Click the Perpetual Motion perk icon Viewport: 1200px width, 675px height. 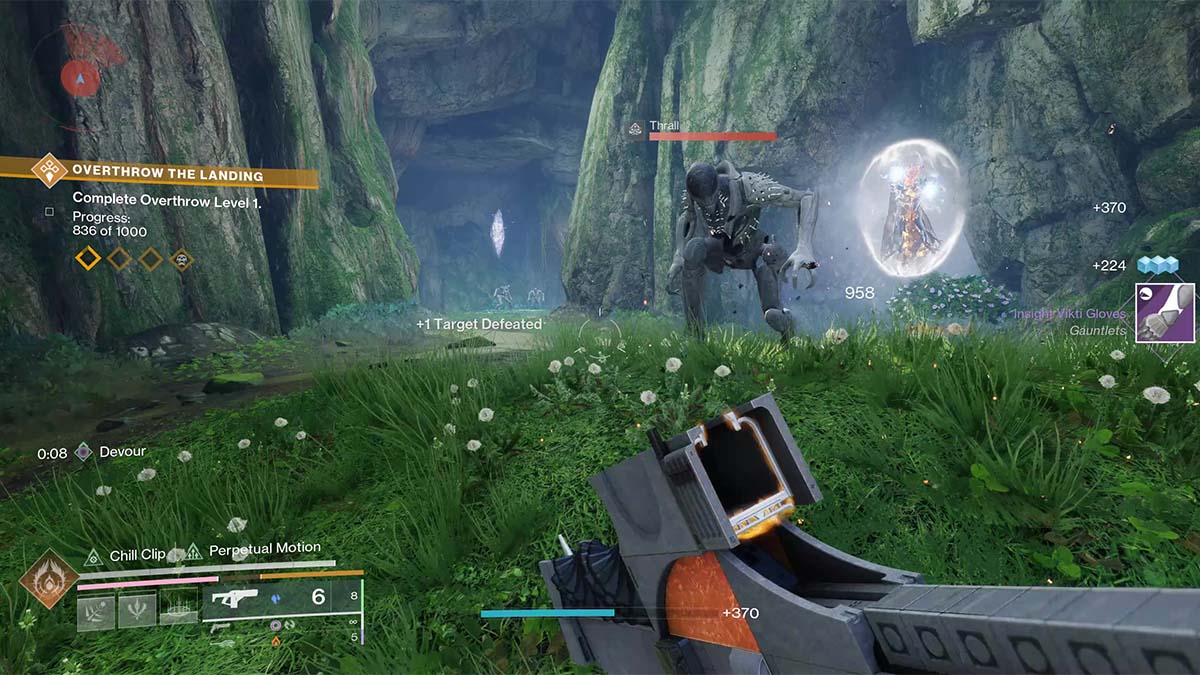pos(191,551)
